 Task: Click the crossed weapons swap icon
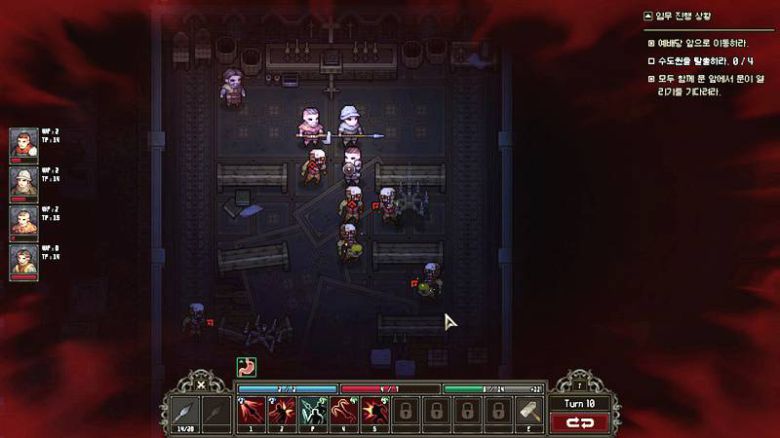(200, 383)
